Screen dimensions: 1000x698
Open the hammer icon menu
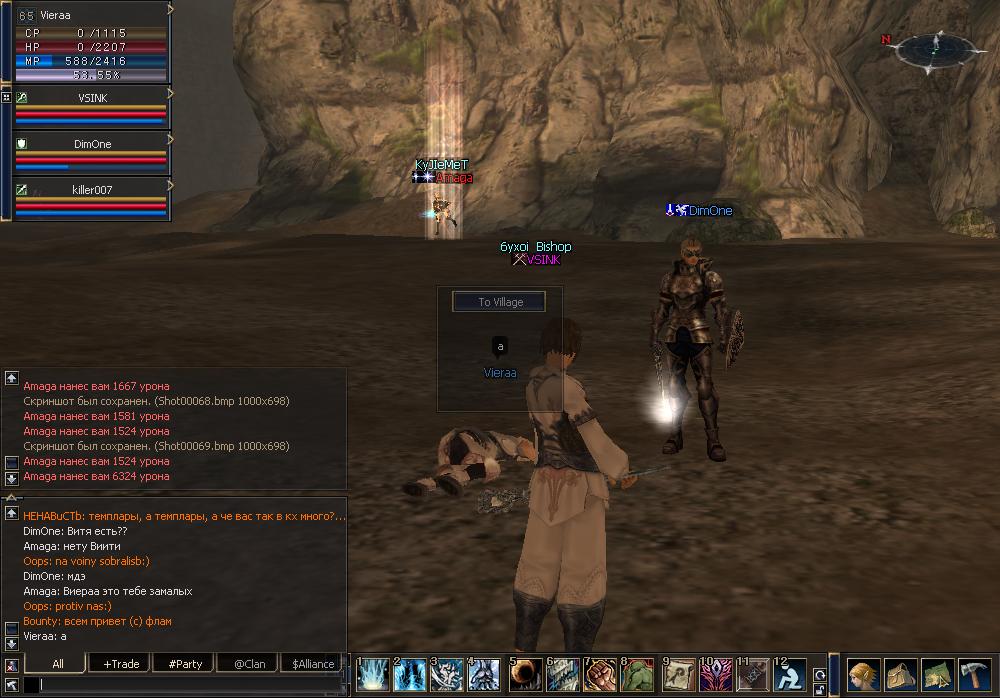(x=973, y=674)
